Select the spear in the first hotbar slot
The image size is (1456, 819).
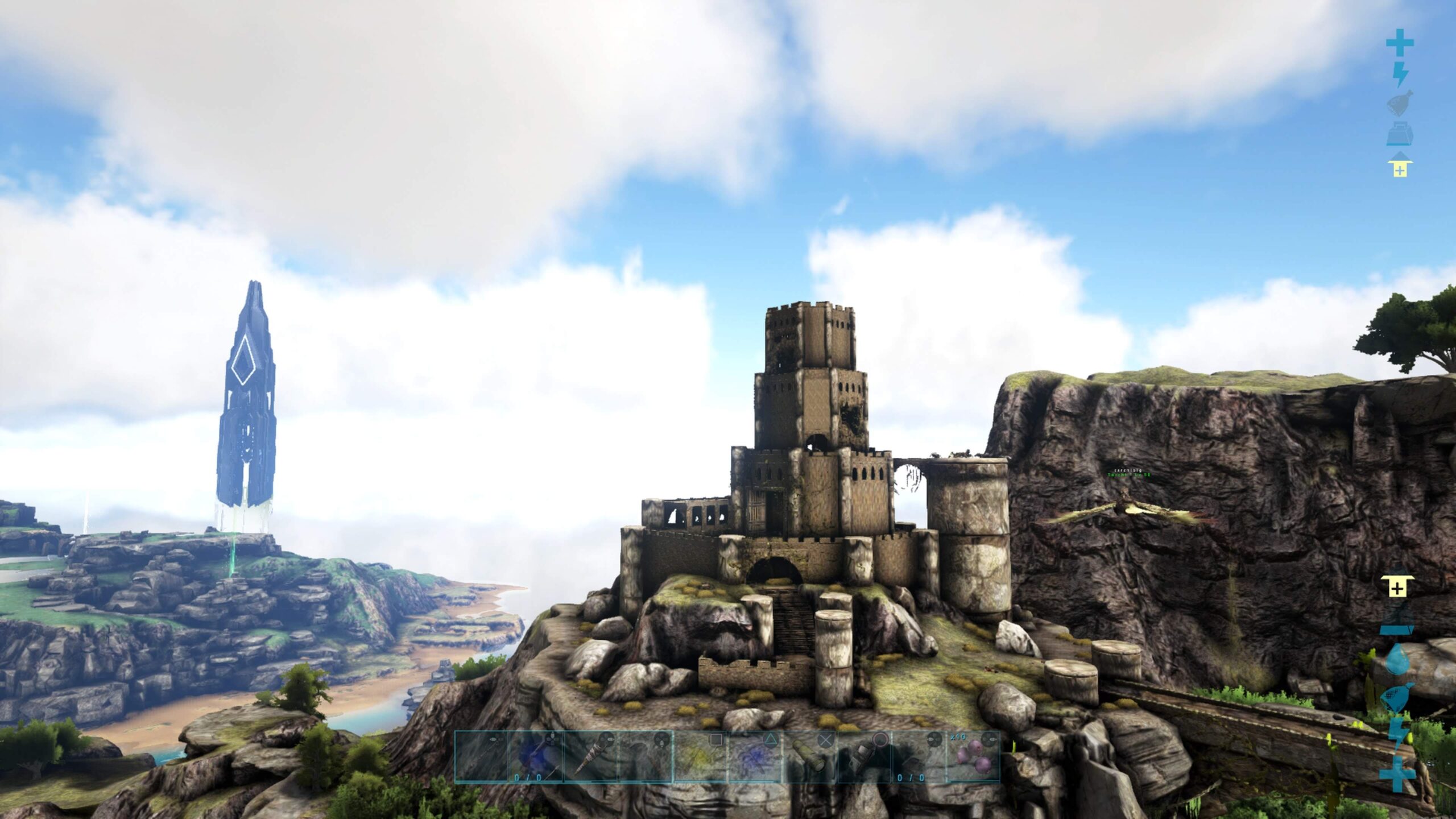(482, 758)
